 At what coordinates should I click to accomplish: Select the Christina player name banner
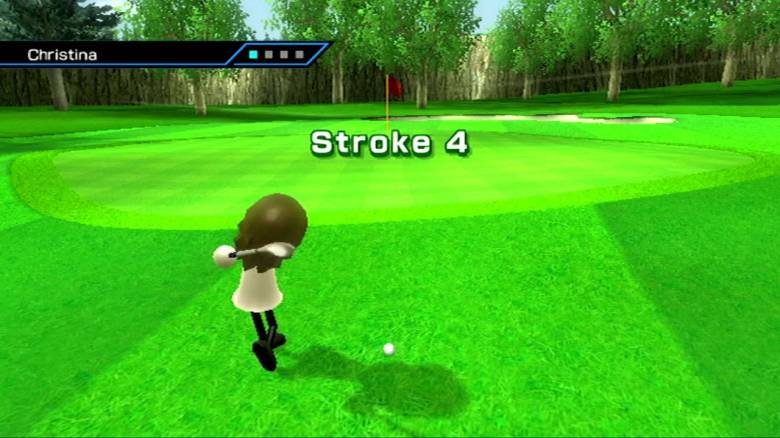[120, 54]
